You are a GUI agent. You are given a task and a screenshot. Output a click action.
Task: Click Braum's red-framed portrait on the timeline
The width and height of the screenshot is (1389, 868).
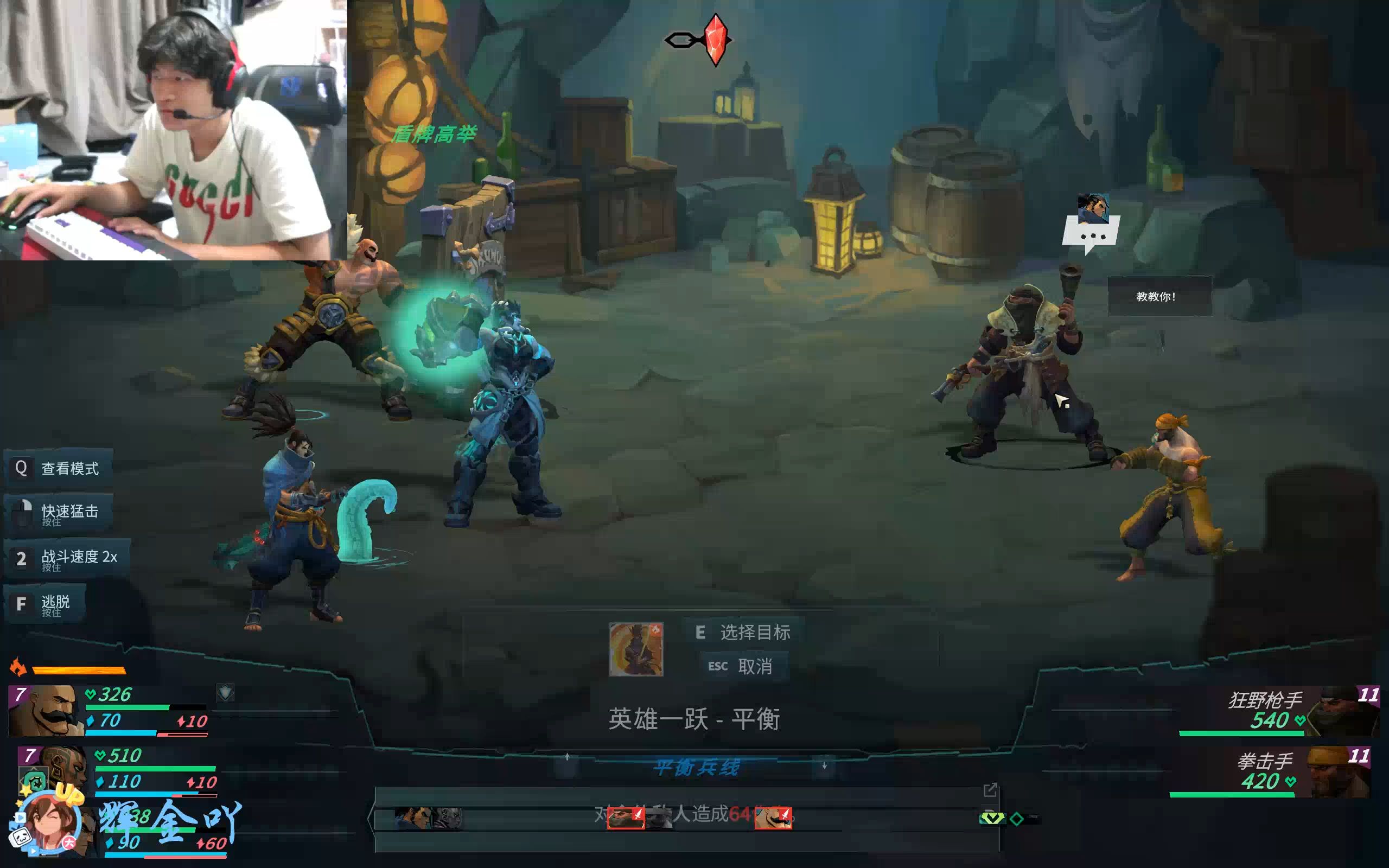pos(773,818)
